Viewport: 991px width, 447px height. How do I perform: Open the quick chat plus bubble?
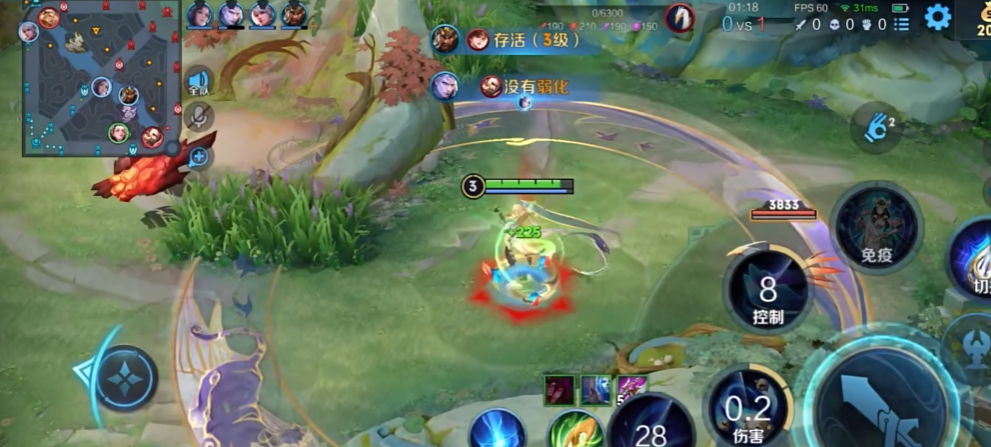198,156
